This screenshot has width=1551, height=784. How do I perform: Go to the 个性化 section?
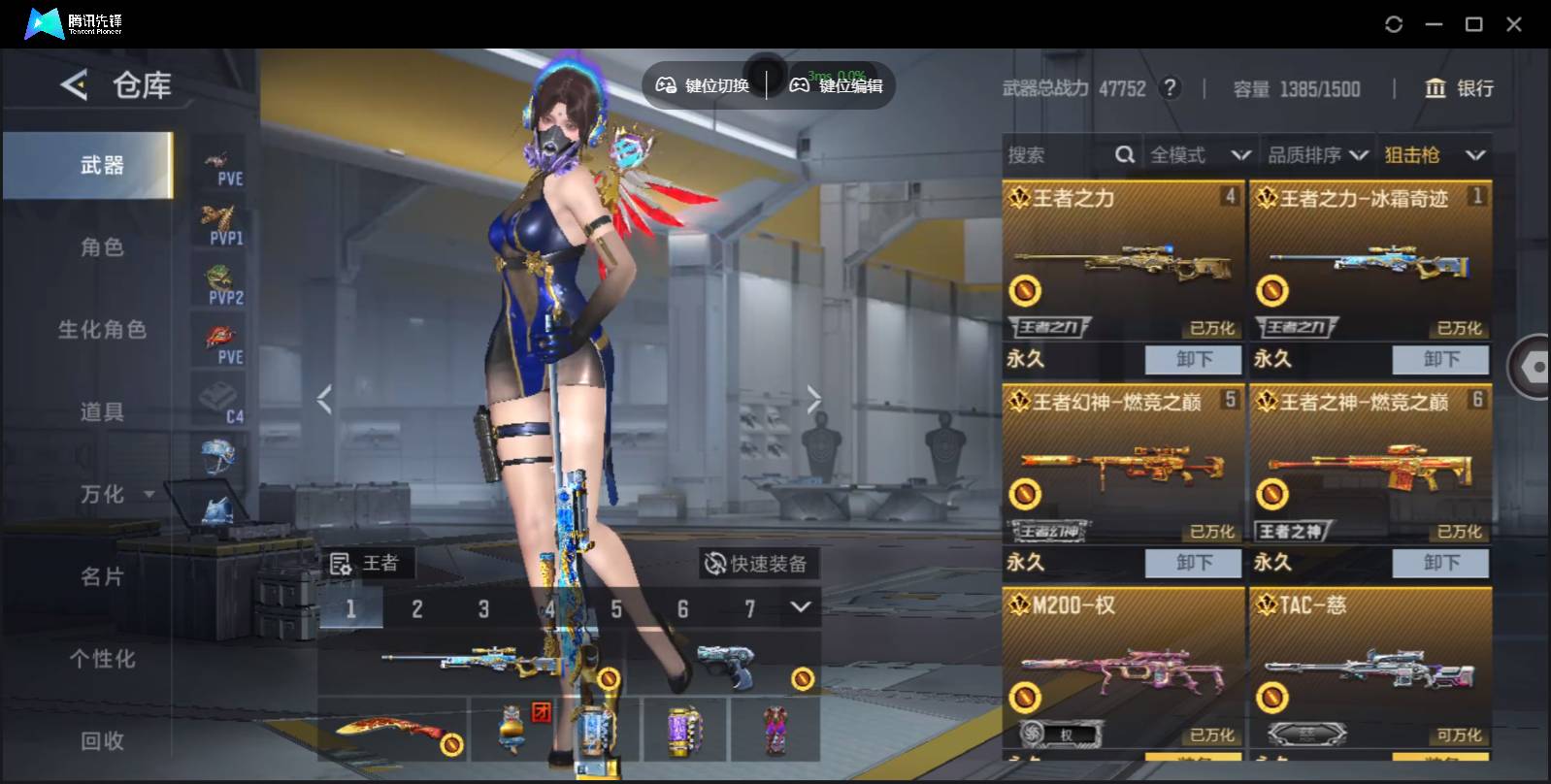pyautogui.click(x=102, y=659)
